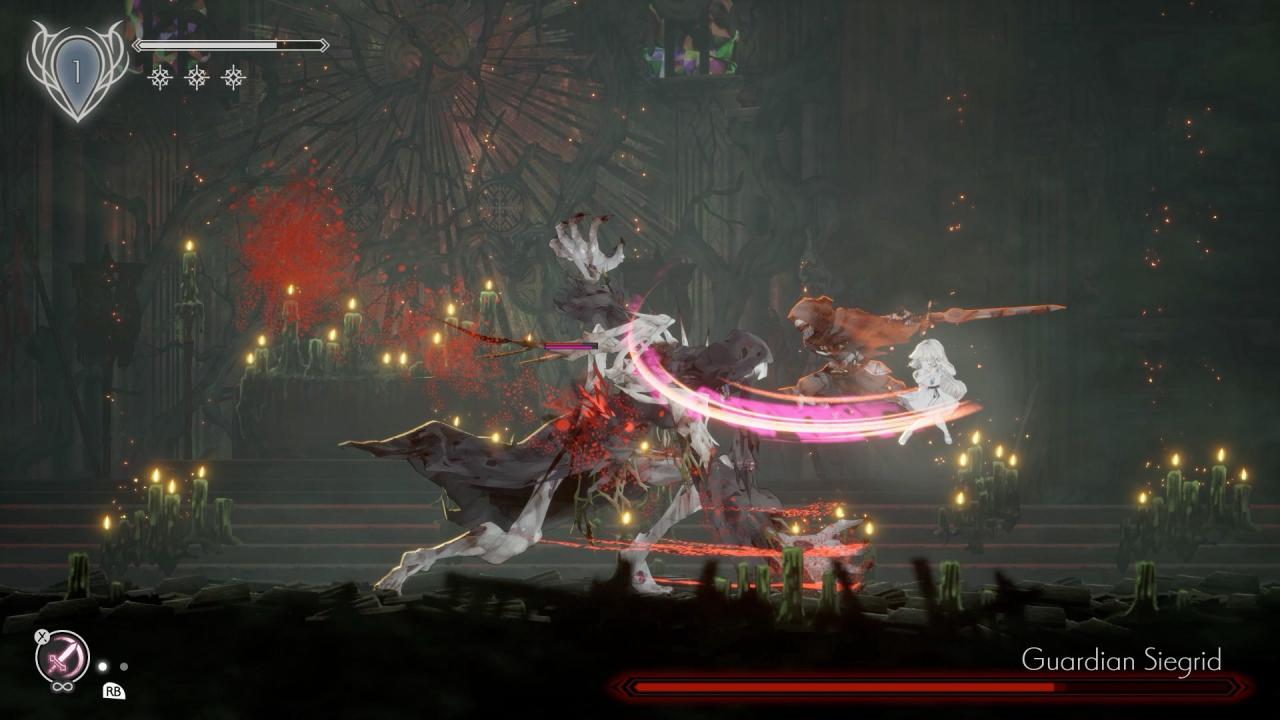The width and height of the screenshot is (1280, 720).
Task: Toggle the dim second skill loadout dot
Action: 124,667
